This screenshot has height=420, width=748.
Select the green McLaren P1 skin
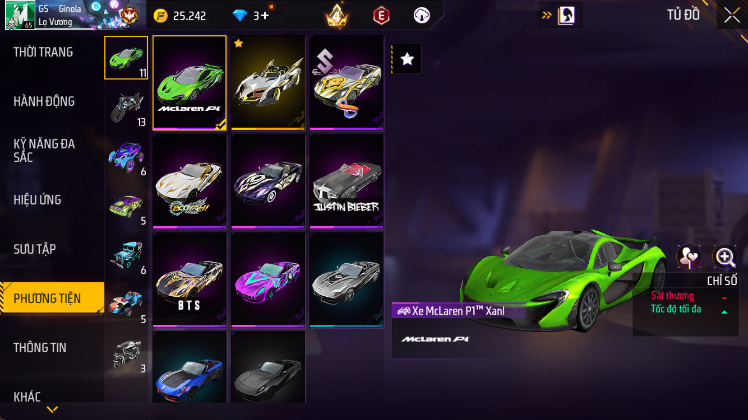point(189,83)
